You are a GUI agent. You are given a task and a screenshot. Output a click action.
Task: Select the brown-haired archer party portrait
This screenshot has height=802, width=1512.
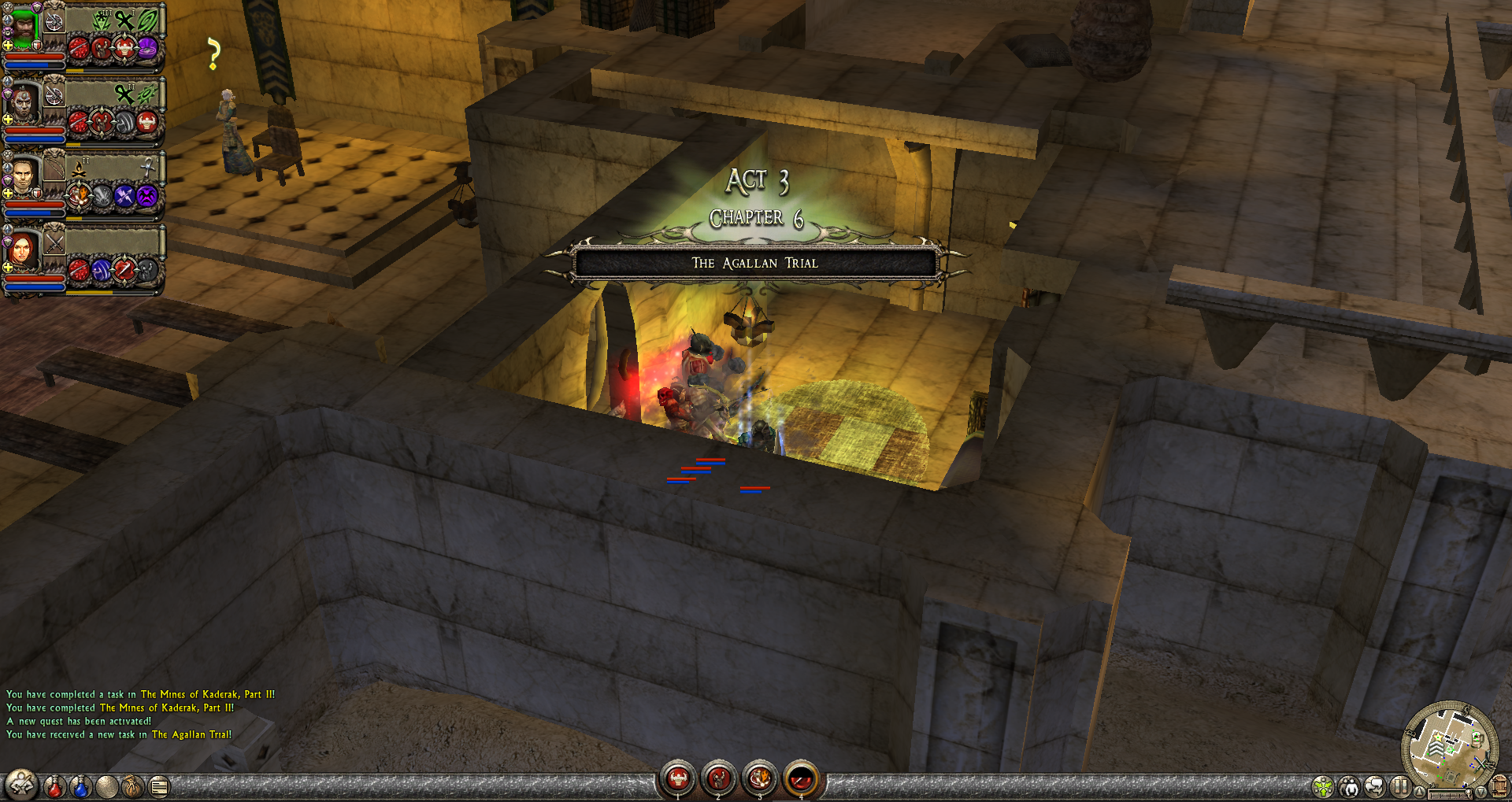[x=24, y=178]
